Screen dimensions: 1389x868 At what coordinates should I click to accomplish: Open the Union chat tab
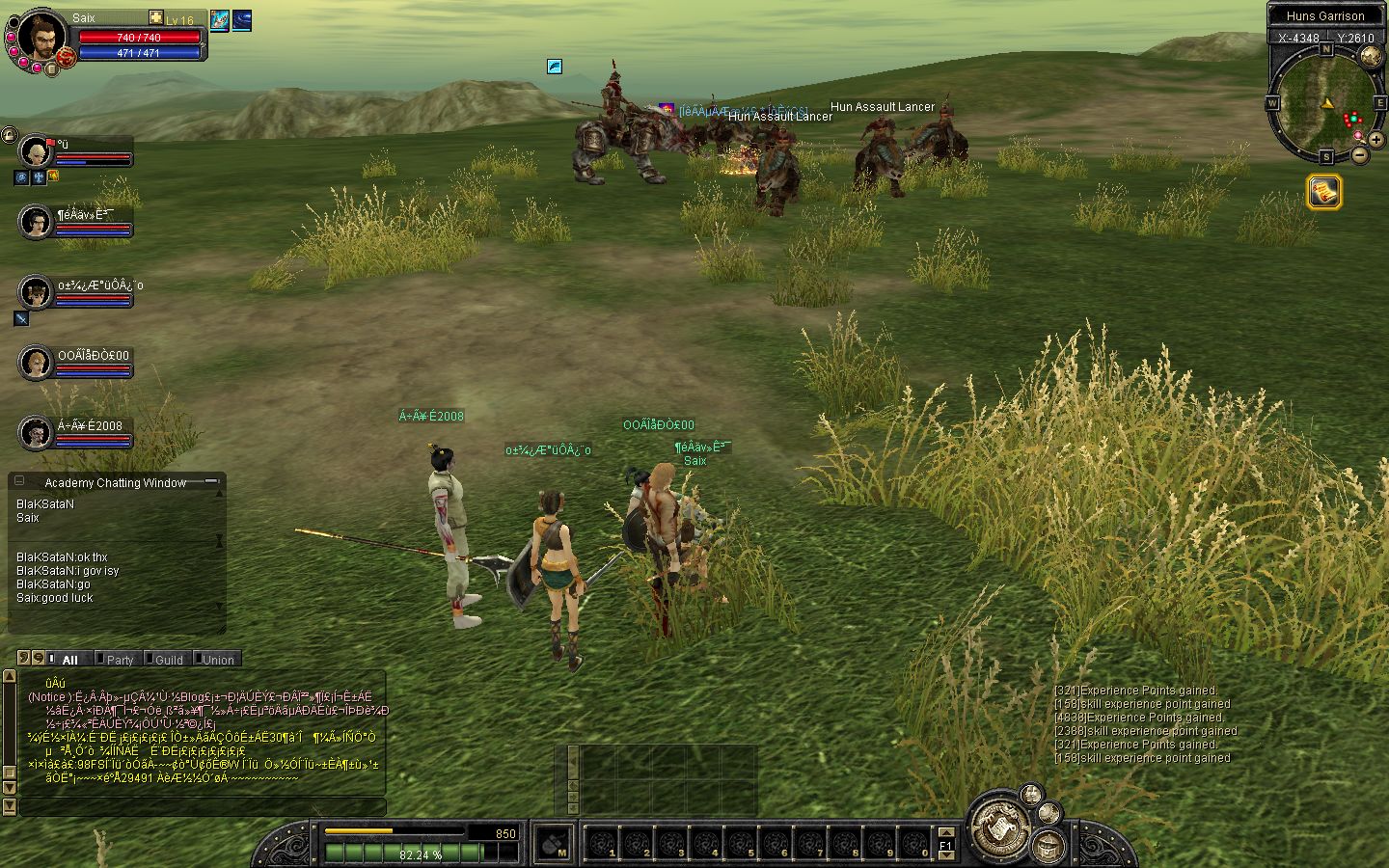[217, 660]
